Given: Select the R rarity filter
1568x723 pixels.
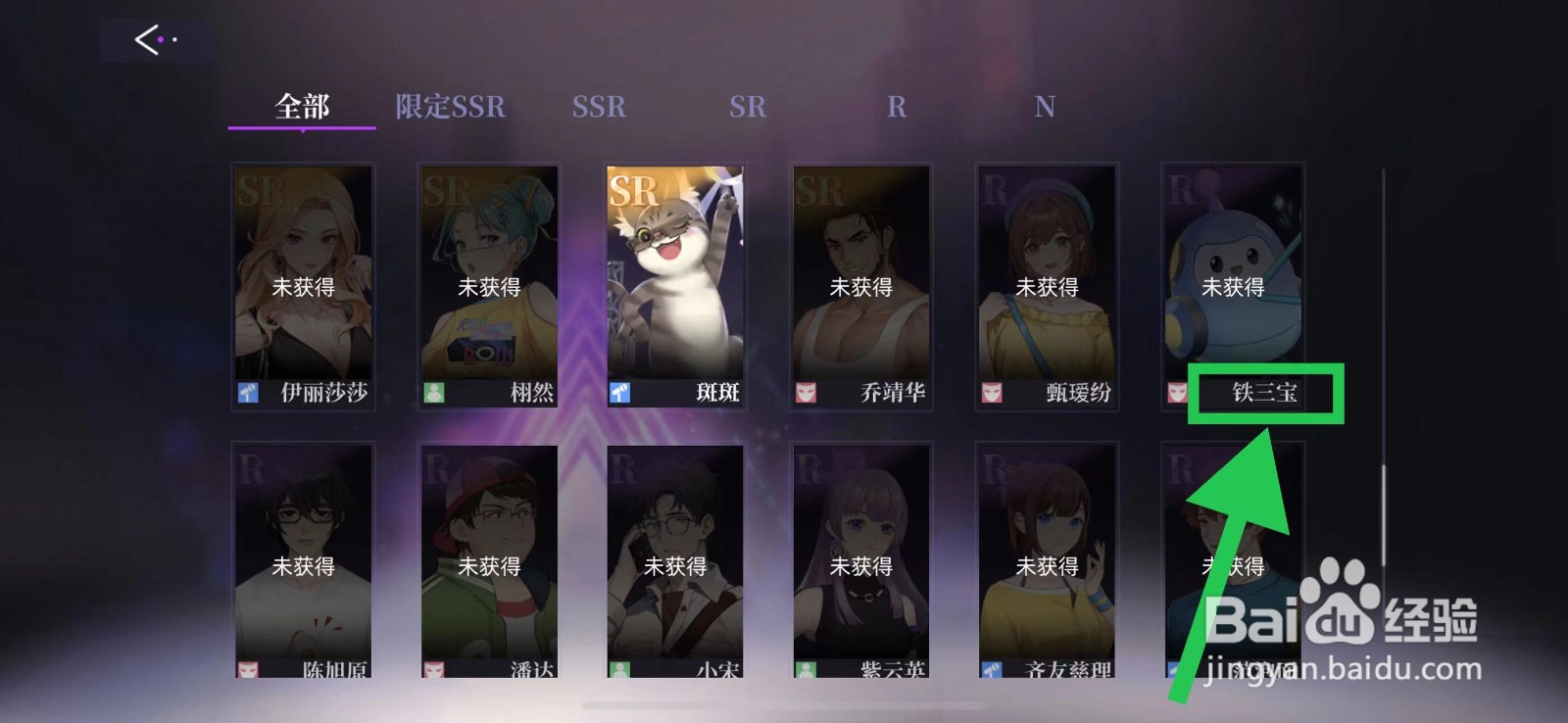Looking at the screenshot, I should coord(897,106).
